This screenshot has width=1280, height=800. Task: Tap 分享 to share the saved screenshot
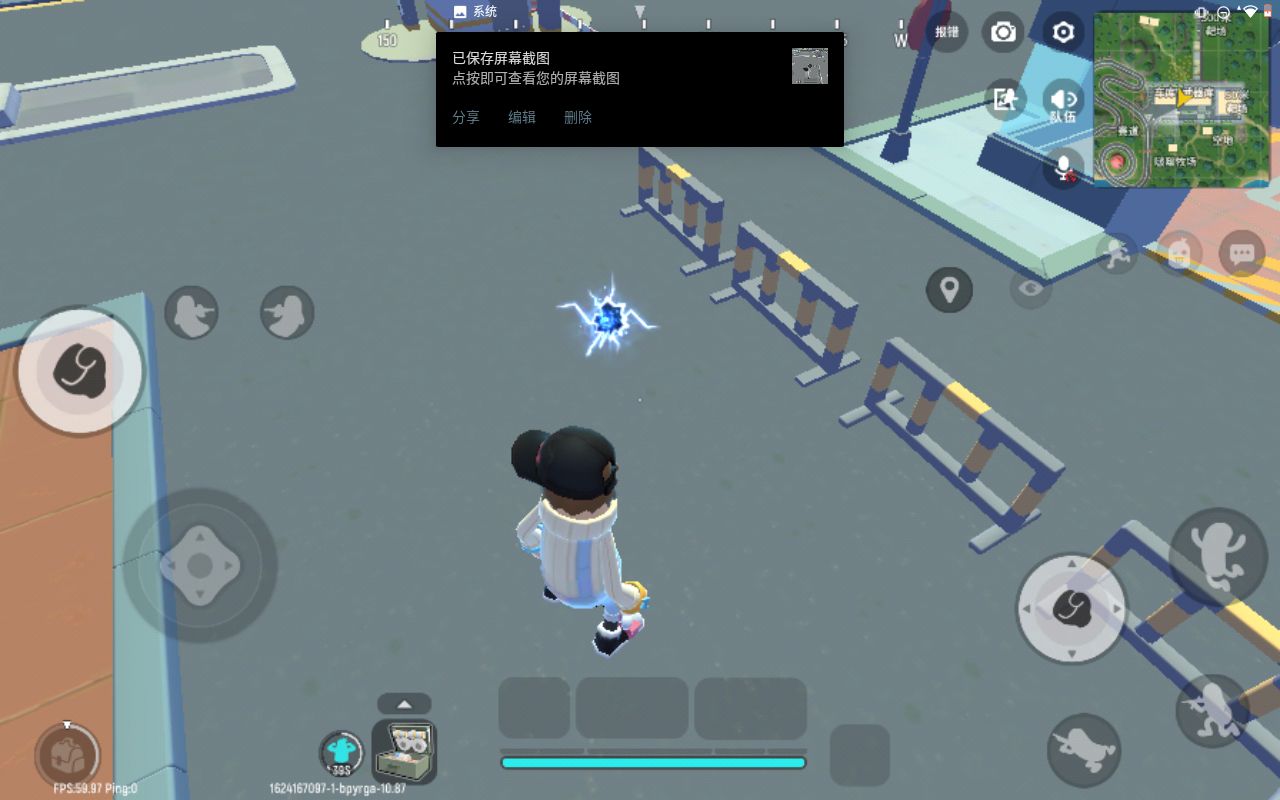(x=466, y=117)
